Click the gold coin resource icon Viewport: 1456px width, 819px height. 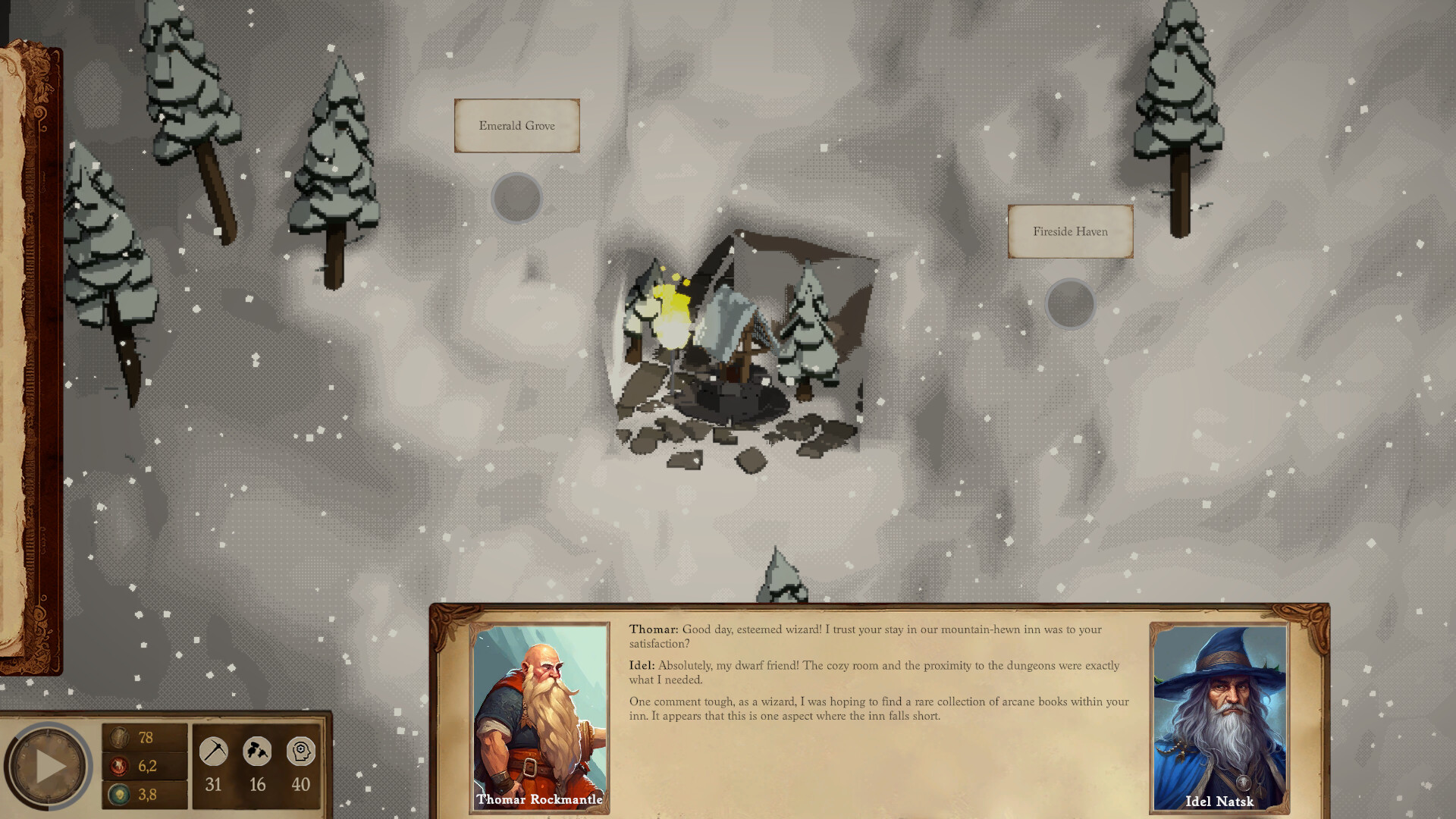[121, 736]
